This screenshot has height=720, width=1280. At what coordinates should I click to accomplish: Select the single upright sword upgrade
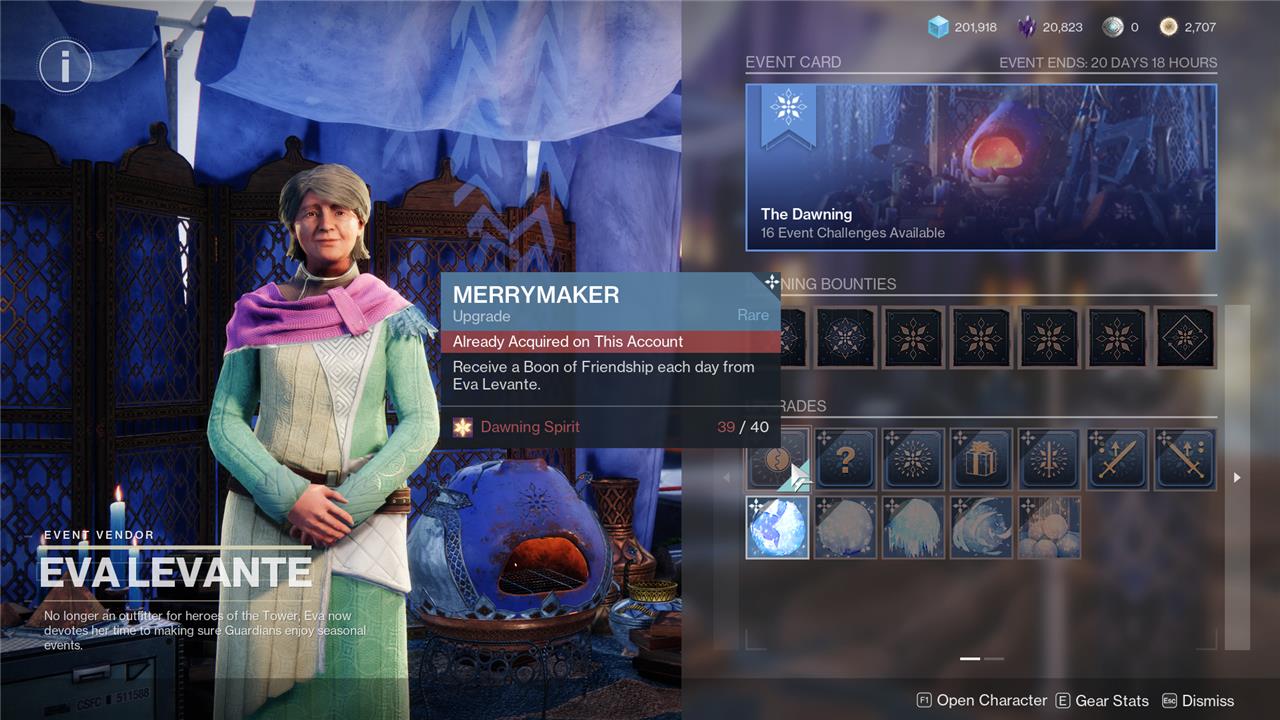click(1117, 459)
